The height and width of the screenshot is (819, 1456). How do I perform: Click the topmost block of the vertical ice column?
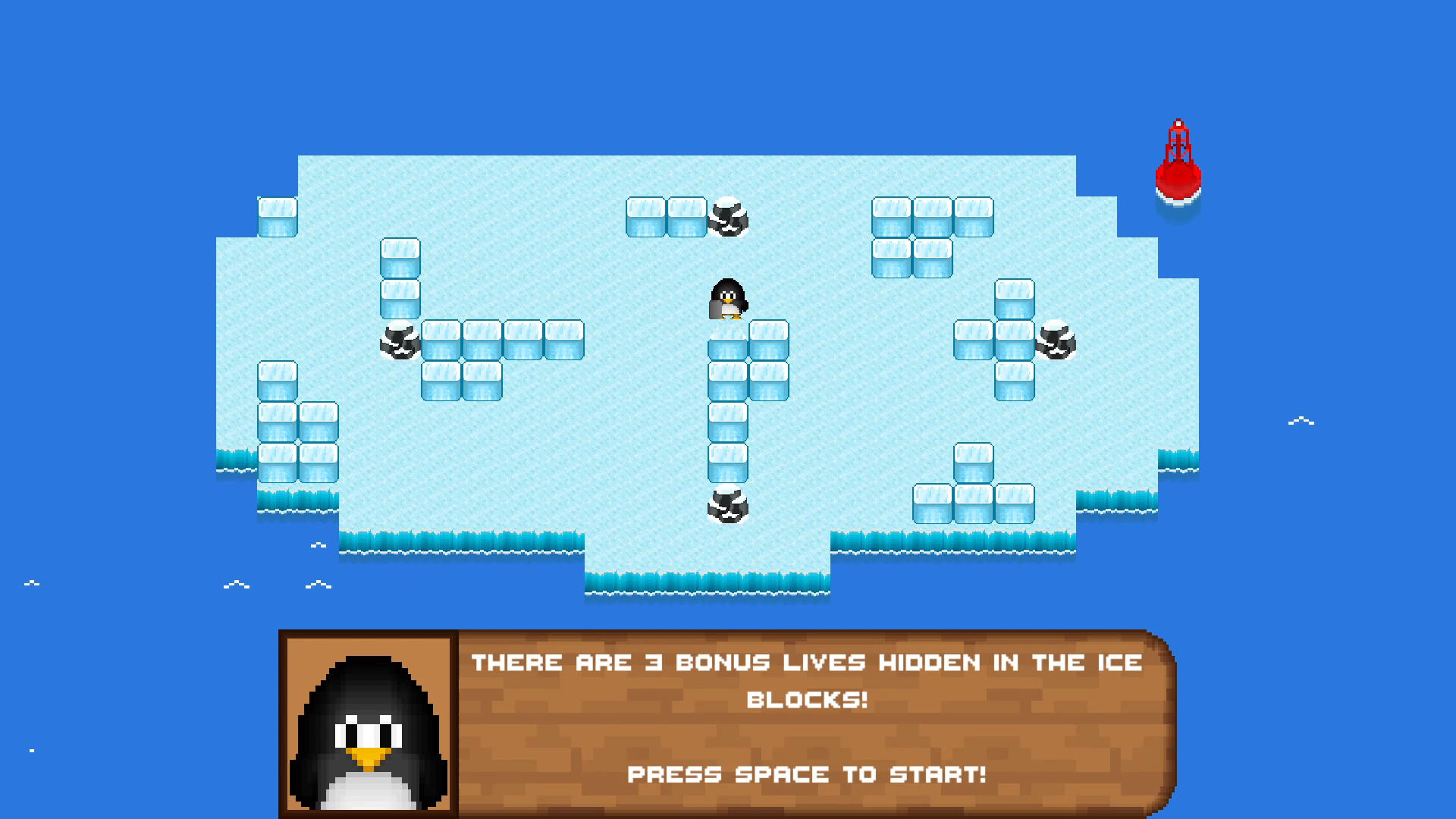727,341
